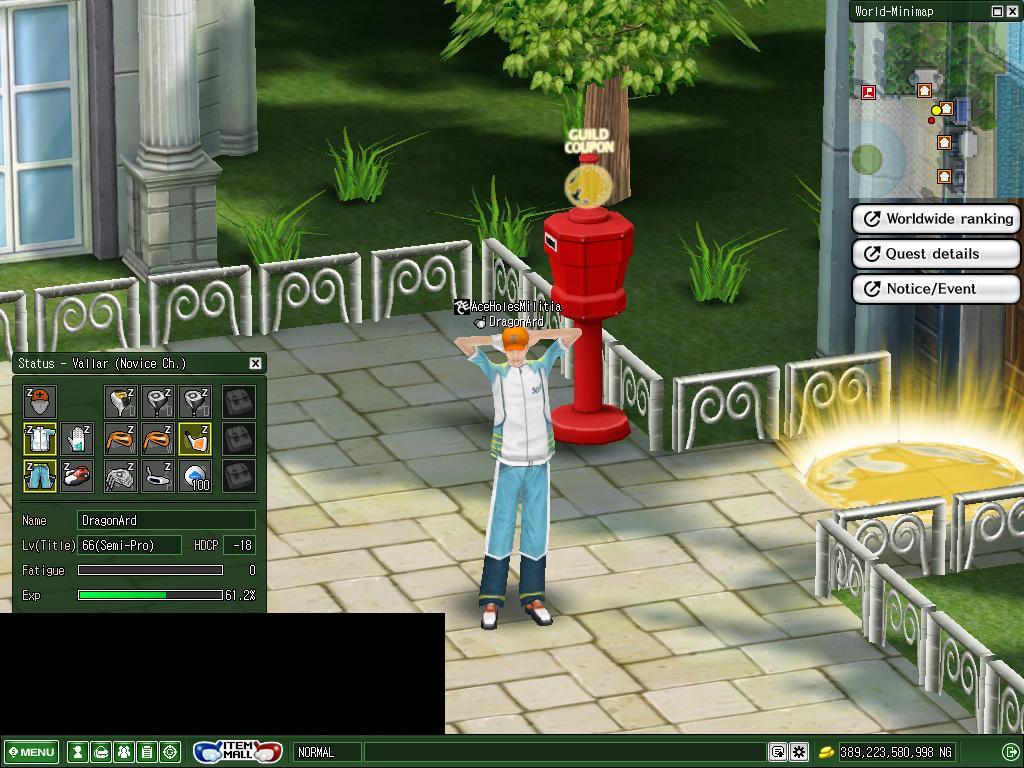
Task: Choose the golf ball slot showing 100
Action: point(196,476)
